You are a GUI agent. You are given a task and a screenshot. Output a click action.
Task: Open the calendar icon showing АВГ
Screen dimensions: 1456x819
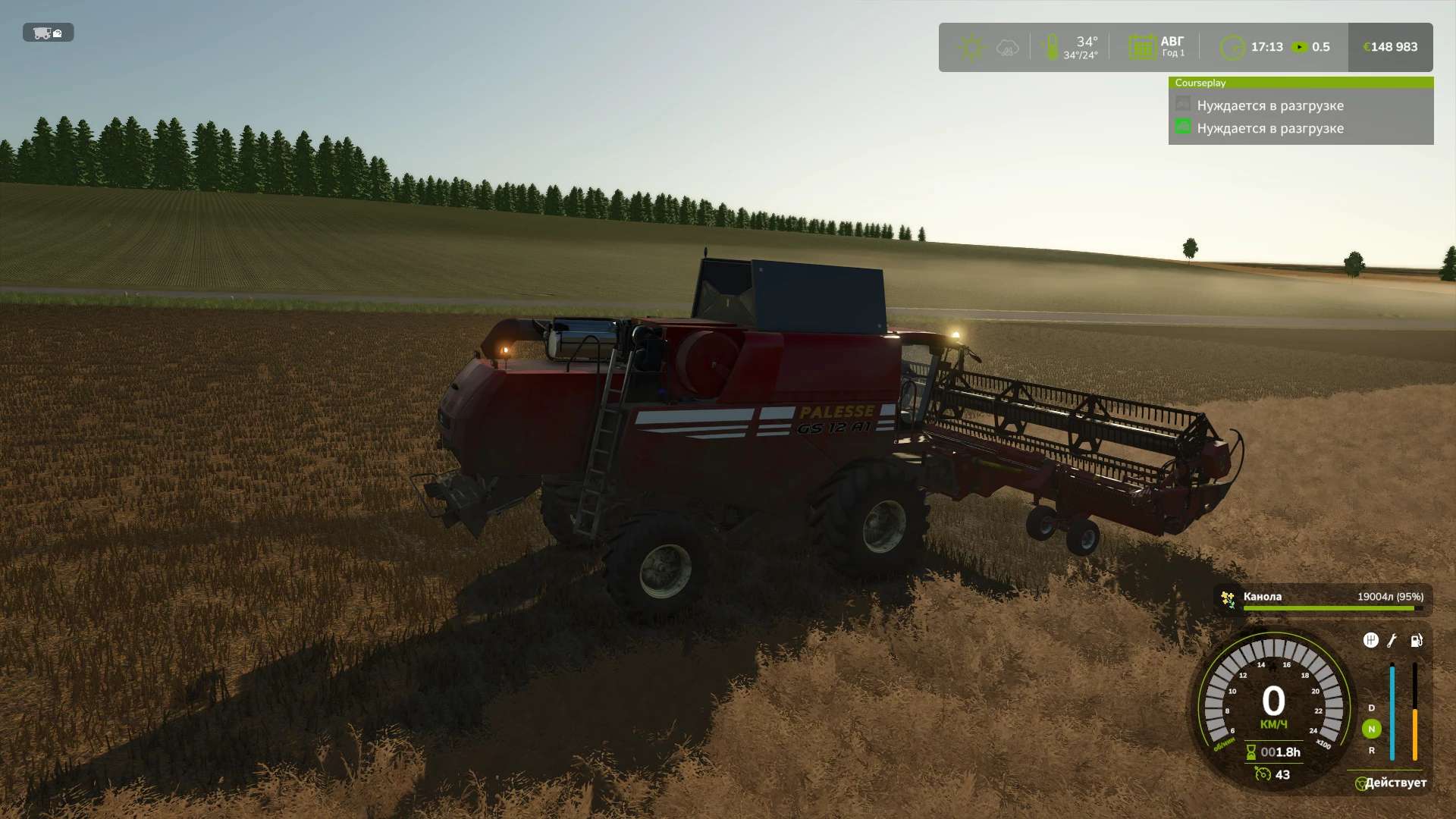click(x=1141, y=48)
